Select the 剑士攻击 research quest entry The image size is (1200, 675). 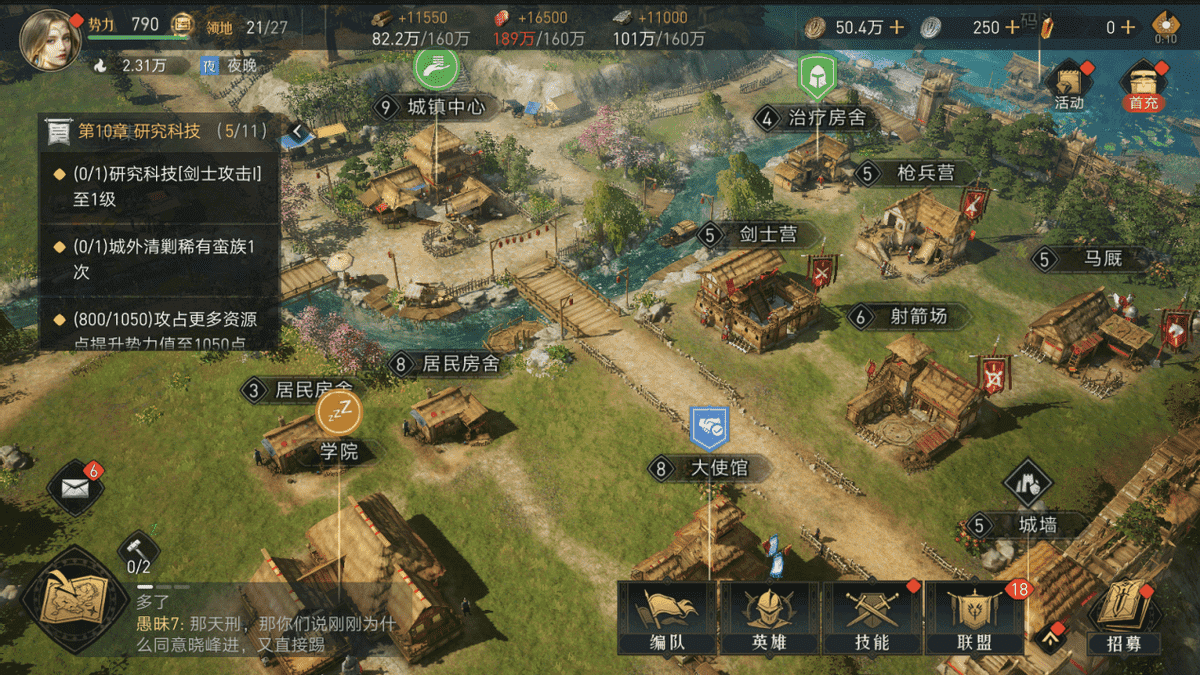point(160,186)
